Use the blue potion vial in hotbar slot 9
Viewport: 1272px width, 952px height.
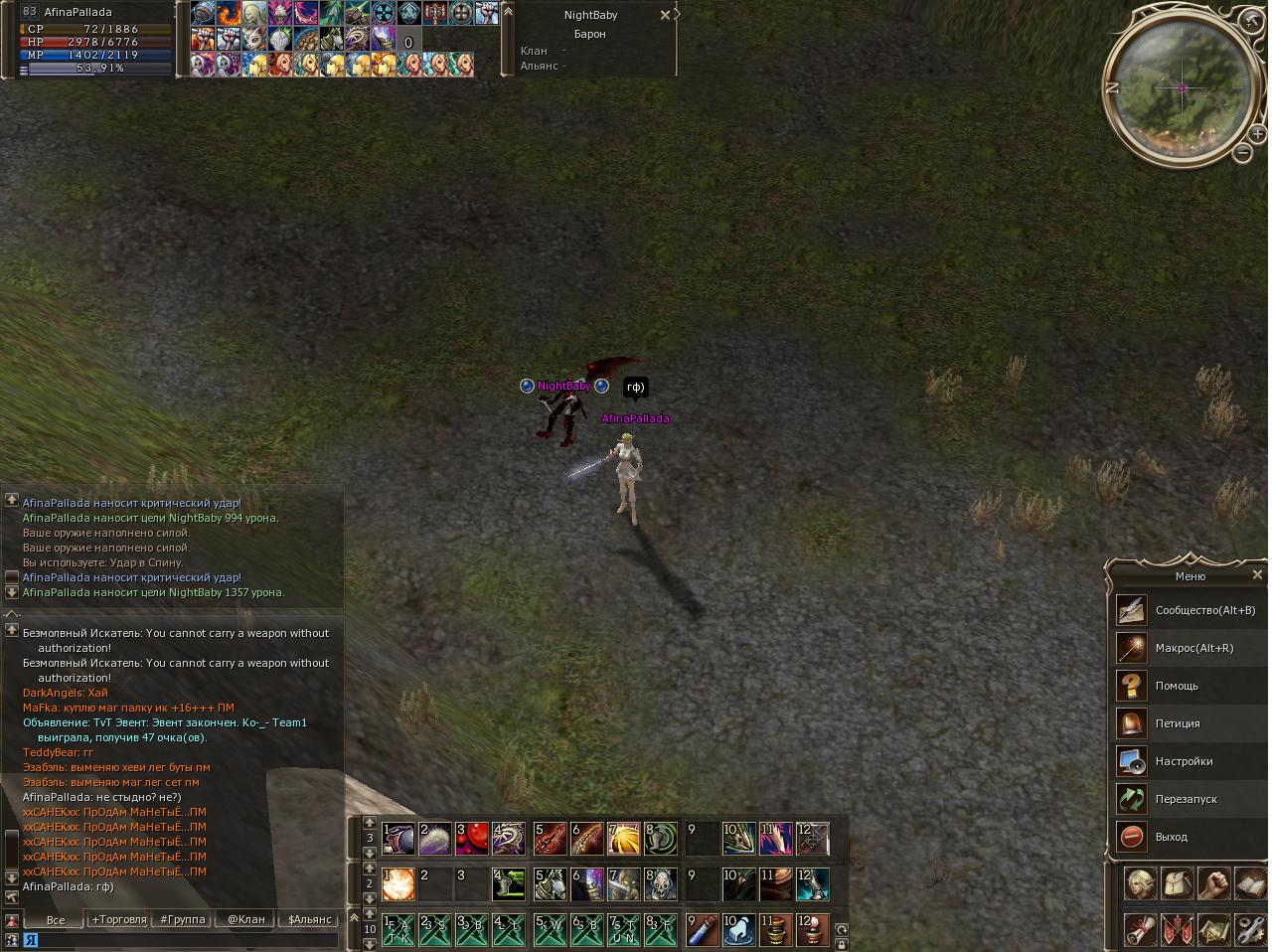click(x=703, y=930)
